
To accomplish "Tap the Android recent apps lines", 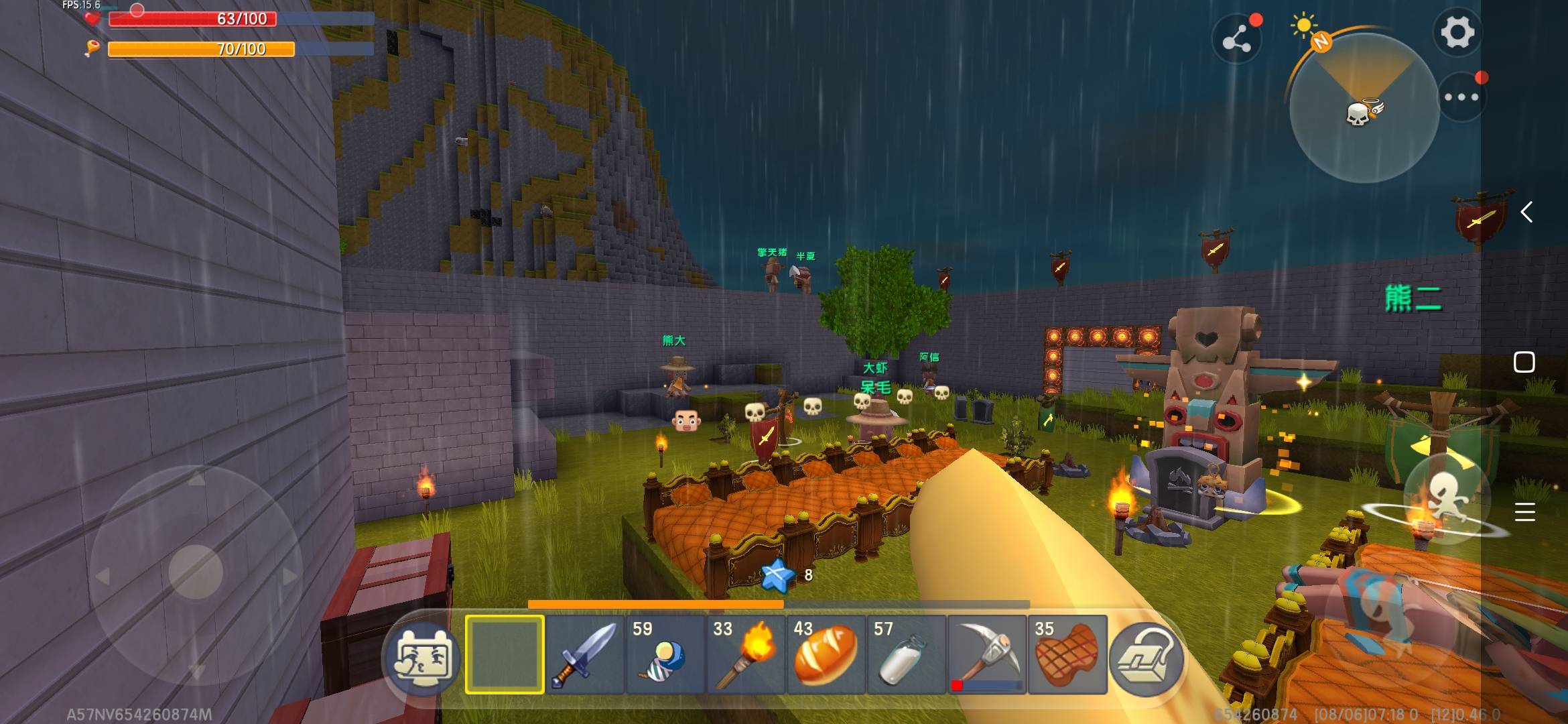I will pyautogui.click(x=1524, y=512).
